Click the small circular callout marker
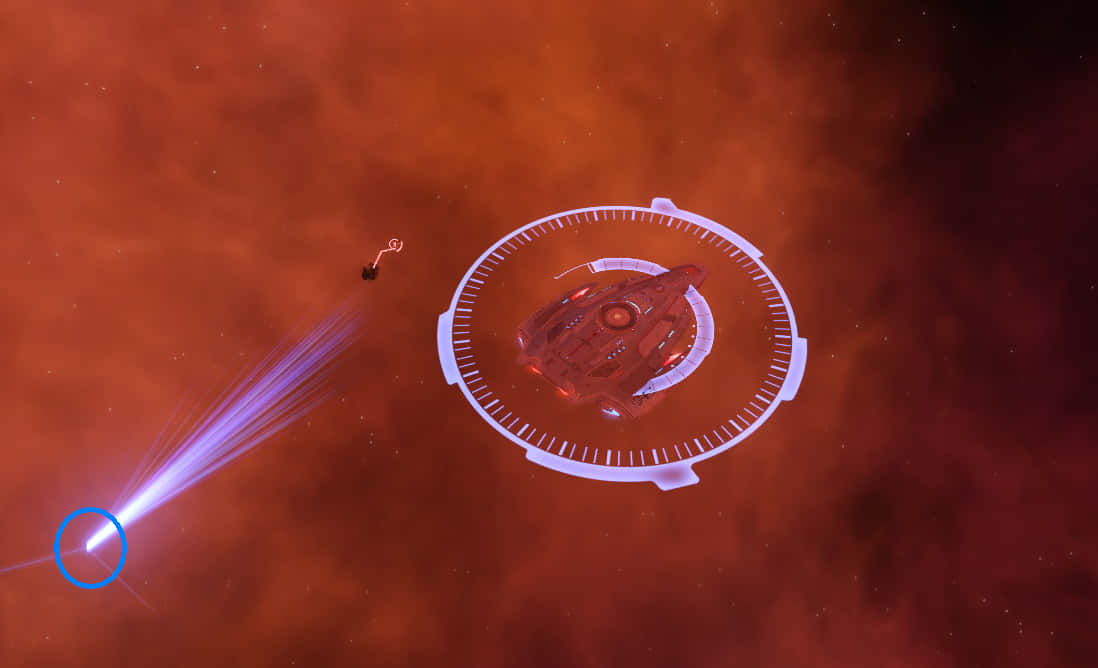This screenshot has width=1098, height=668. click(395, 244)
